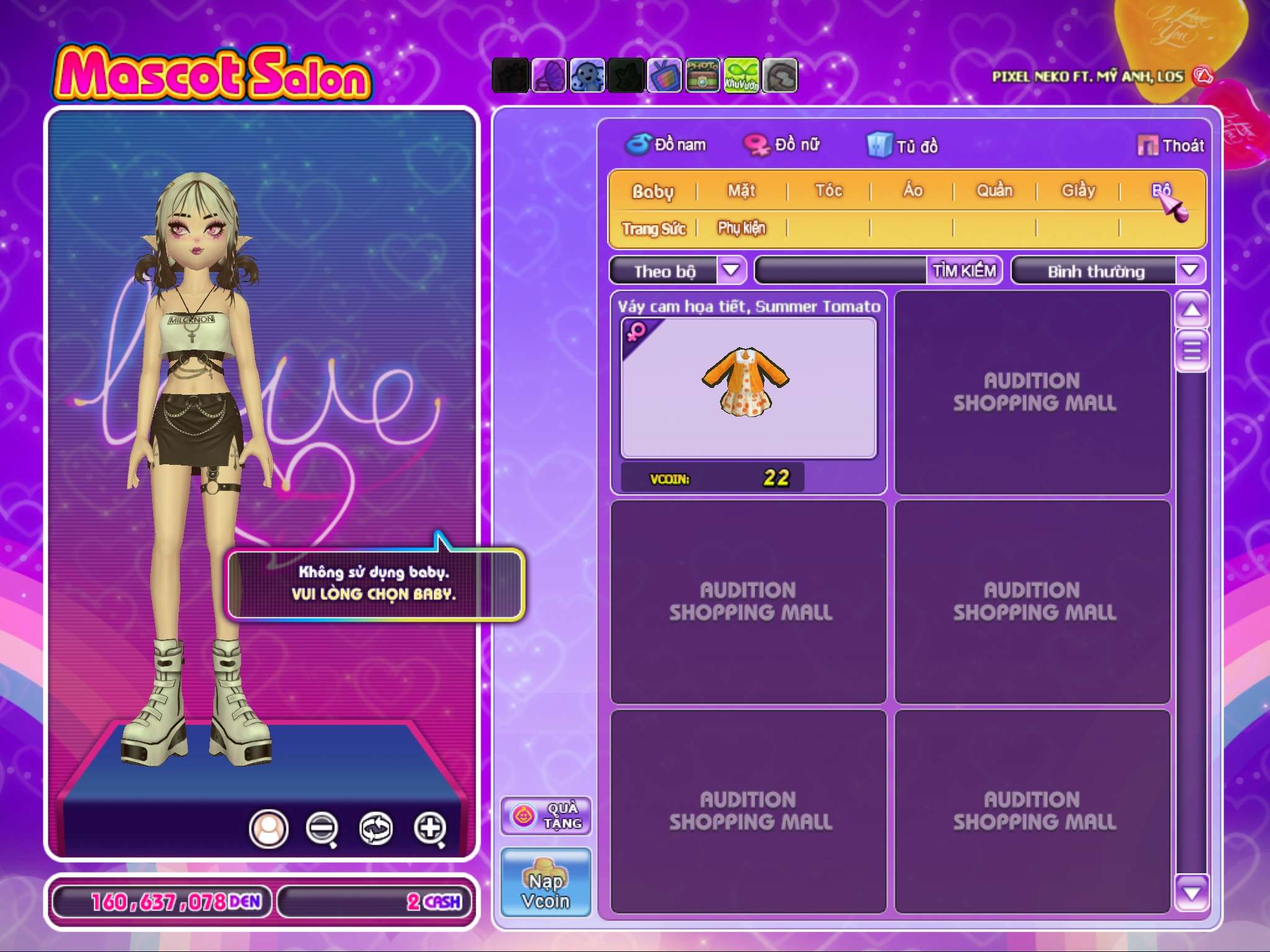Exit the salon with Thoát

point(1171,146)
